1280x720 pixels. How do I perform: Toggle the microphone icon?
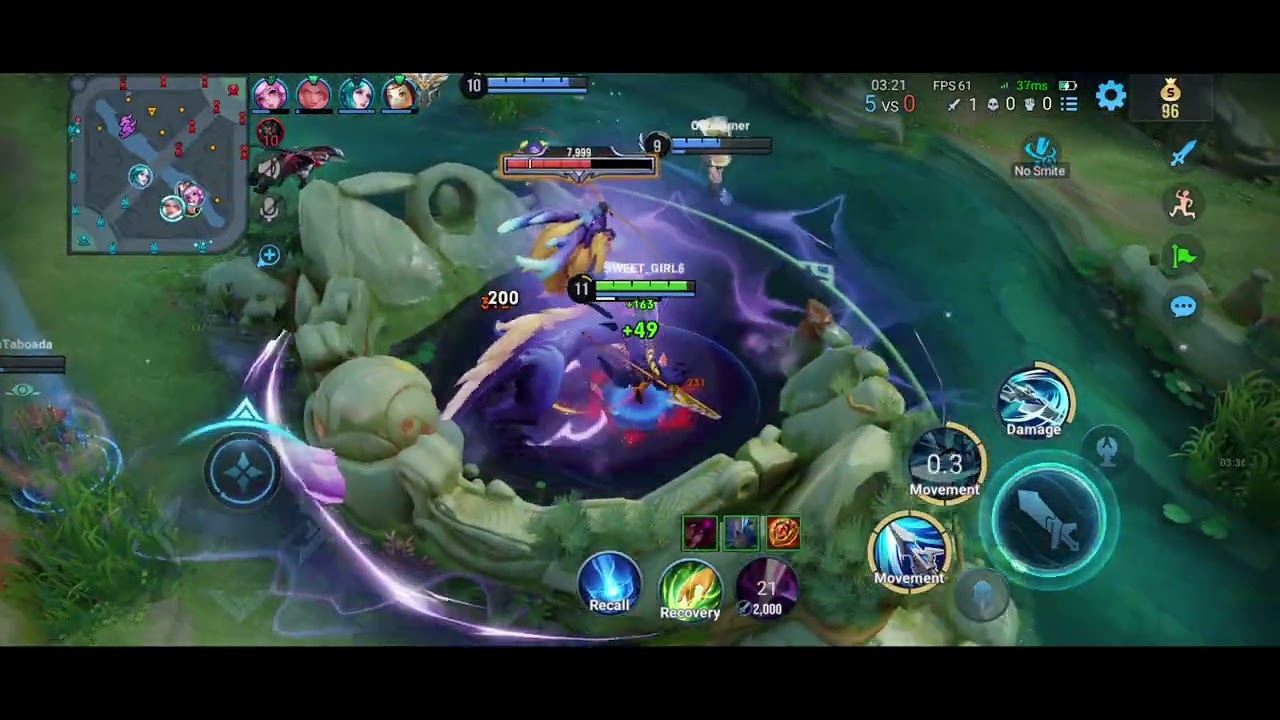tap(269, 209)
